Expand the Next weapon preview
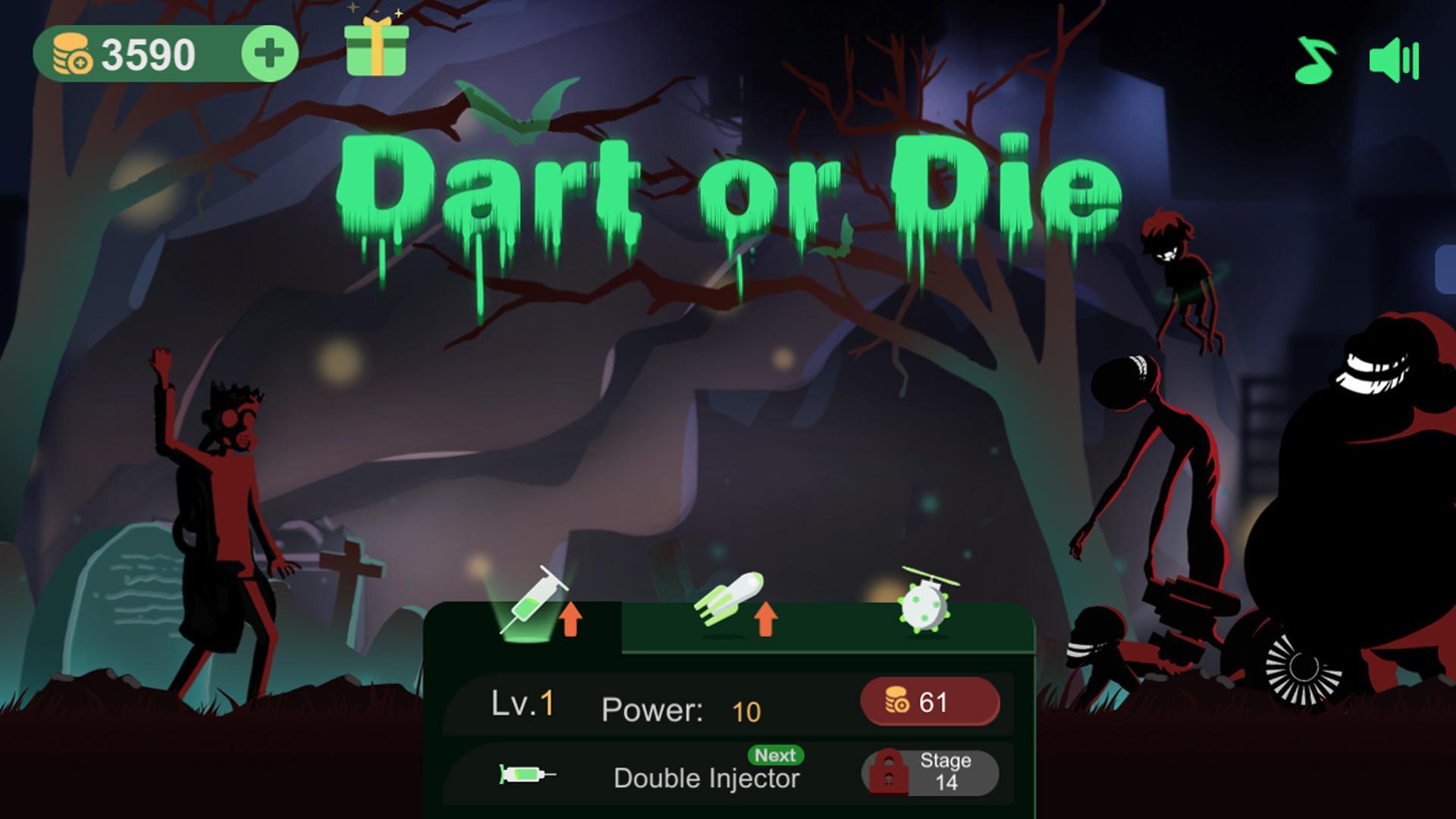The image size is (1456, 819). [773, 756]
